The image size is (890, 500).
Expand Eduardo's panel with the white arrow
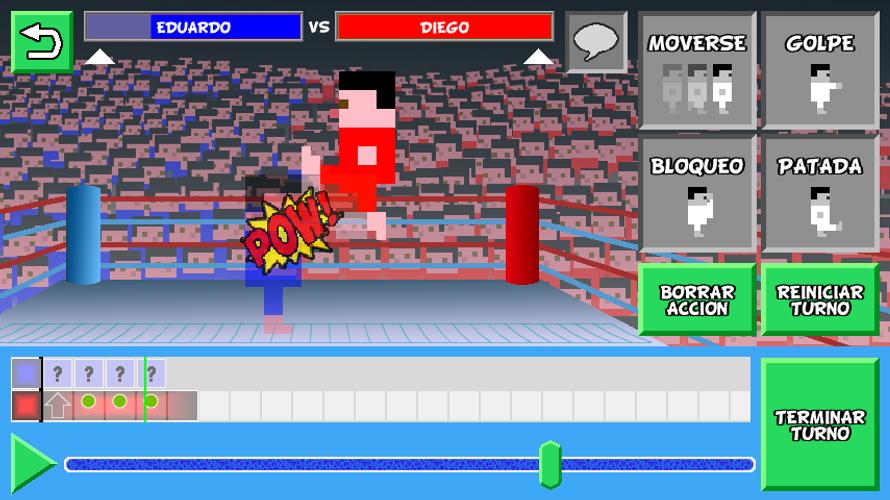[99, 57]
